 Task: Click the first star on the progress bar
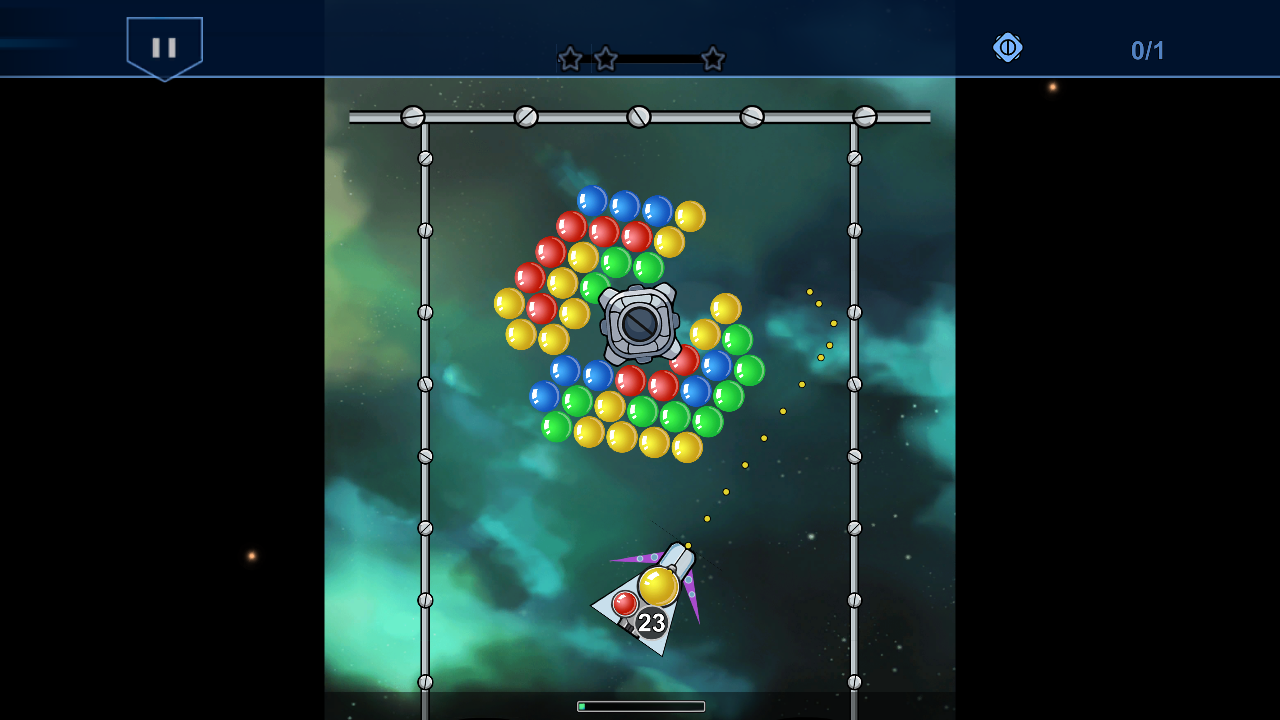tap(568, 59)
